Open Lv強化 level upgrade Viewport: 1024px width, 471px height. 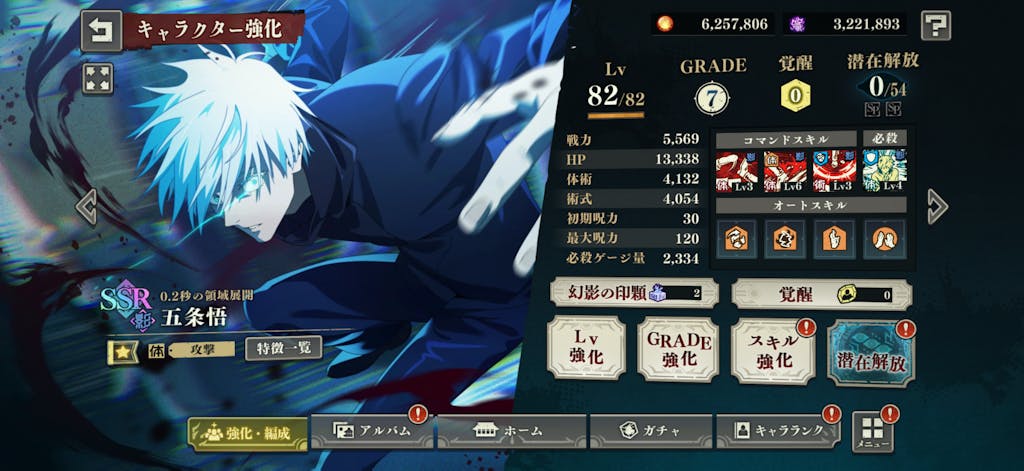point(586,350)
